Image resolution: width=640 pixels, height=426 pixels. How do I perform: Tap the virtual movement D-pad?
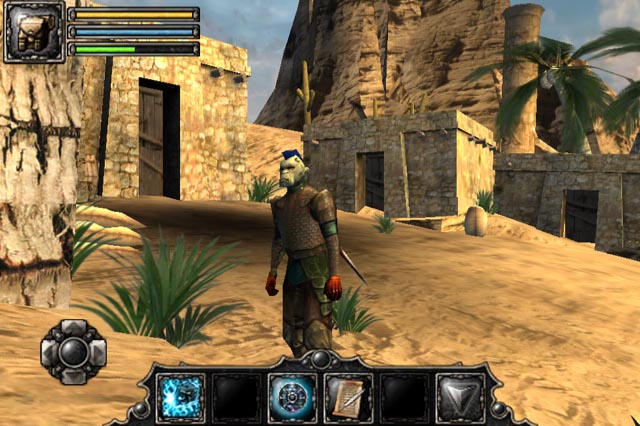(73, 352)
